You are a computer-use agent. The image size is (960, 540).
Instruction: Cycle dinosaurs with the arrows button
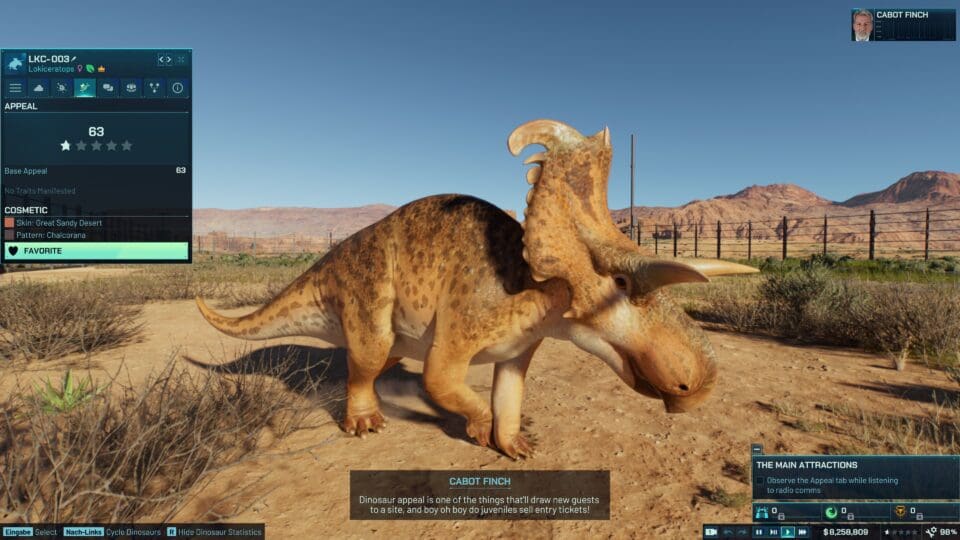pyautogui.click(x=165, y=60)
